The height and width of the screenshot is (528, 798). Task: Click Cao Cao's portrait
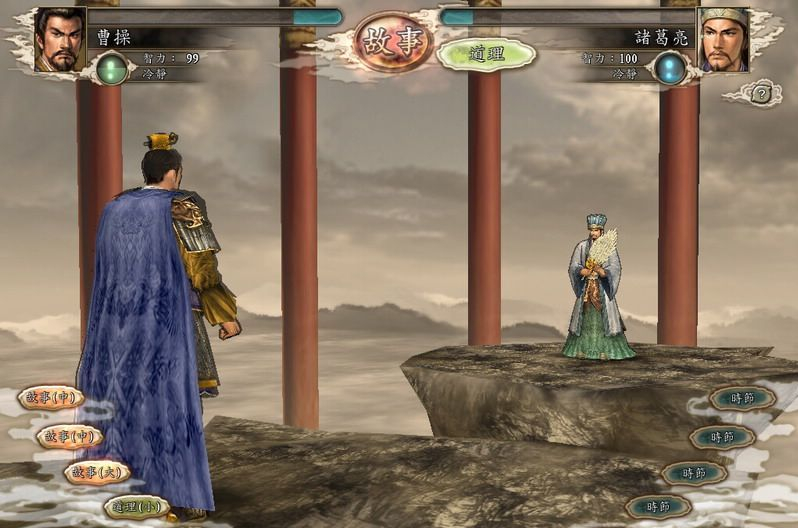60,41
